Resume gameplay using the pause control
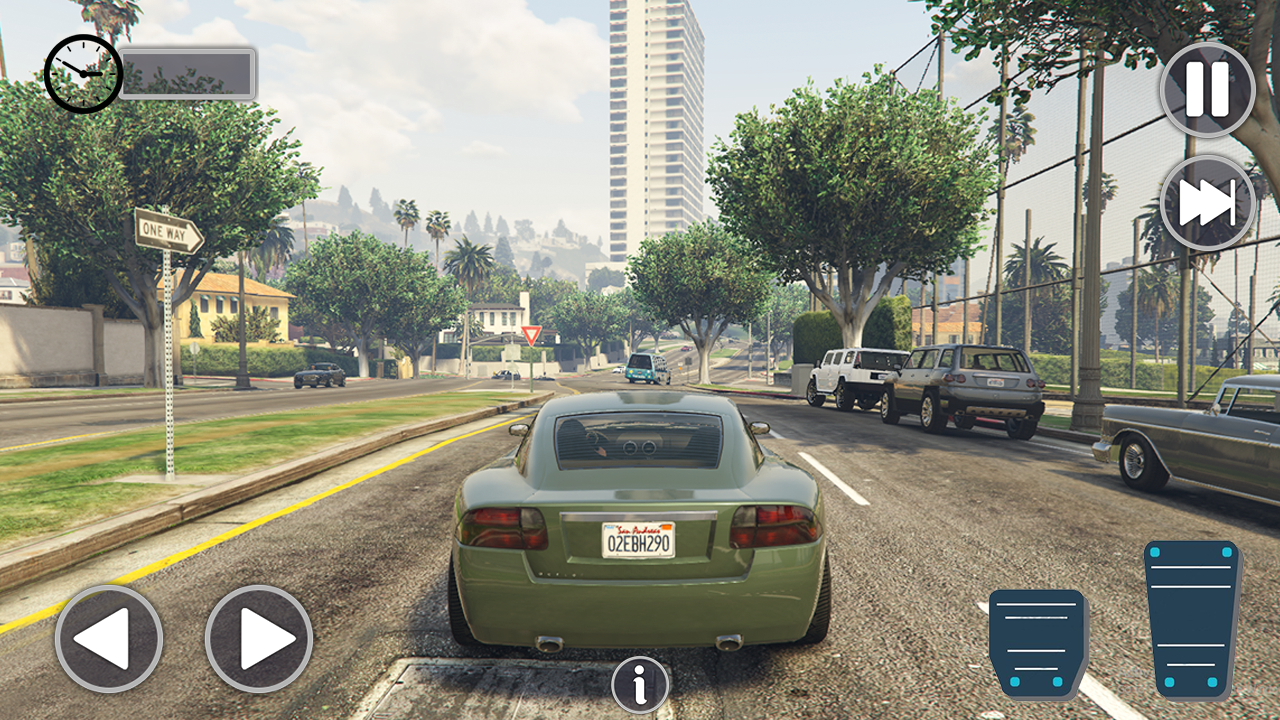This screenshot has width=1280, height=720. click(1206, 88)
